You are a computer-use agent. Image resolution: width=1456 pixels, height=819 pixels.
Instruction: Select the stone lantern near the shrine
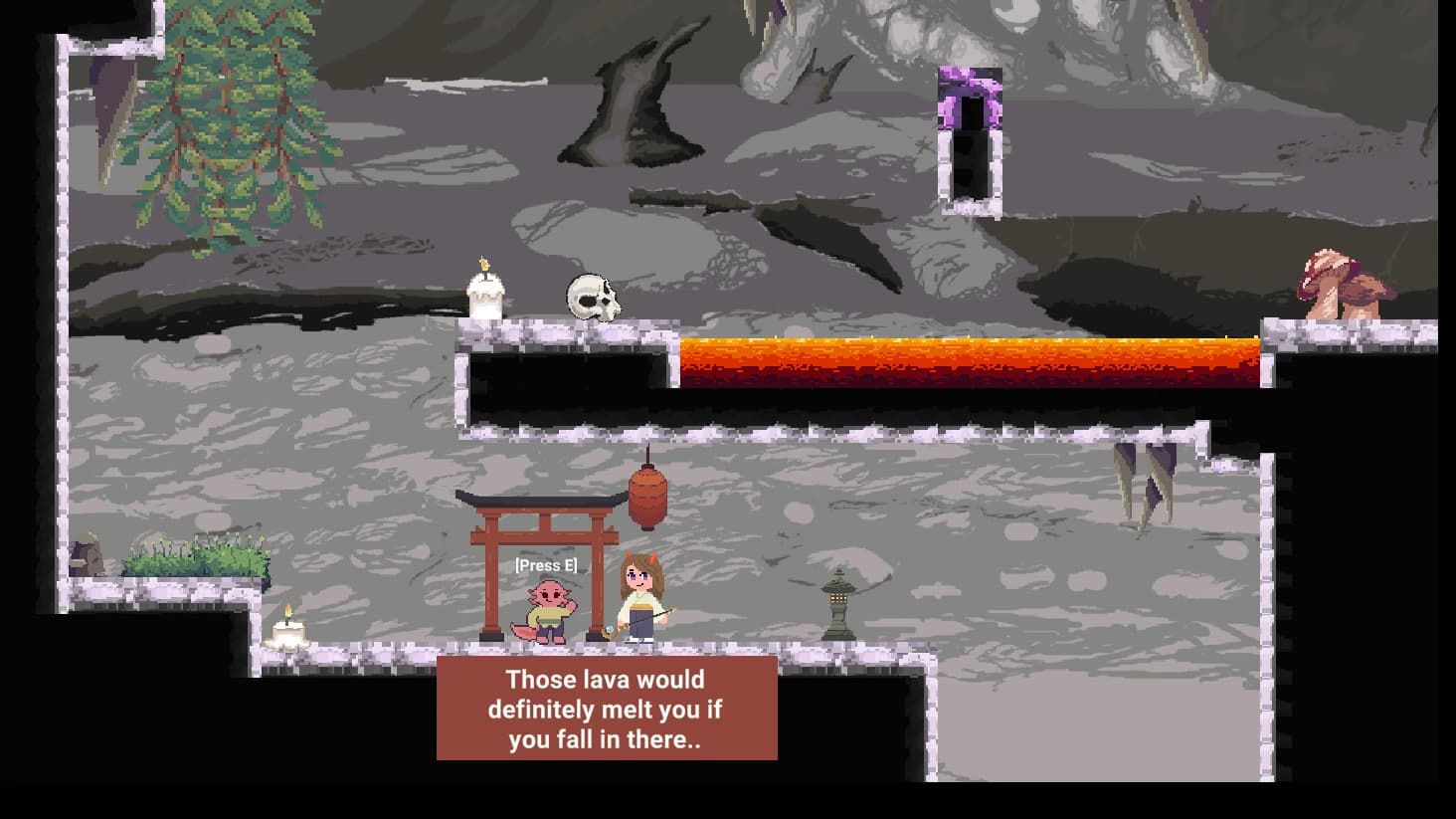(x=836, y=598)
